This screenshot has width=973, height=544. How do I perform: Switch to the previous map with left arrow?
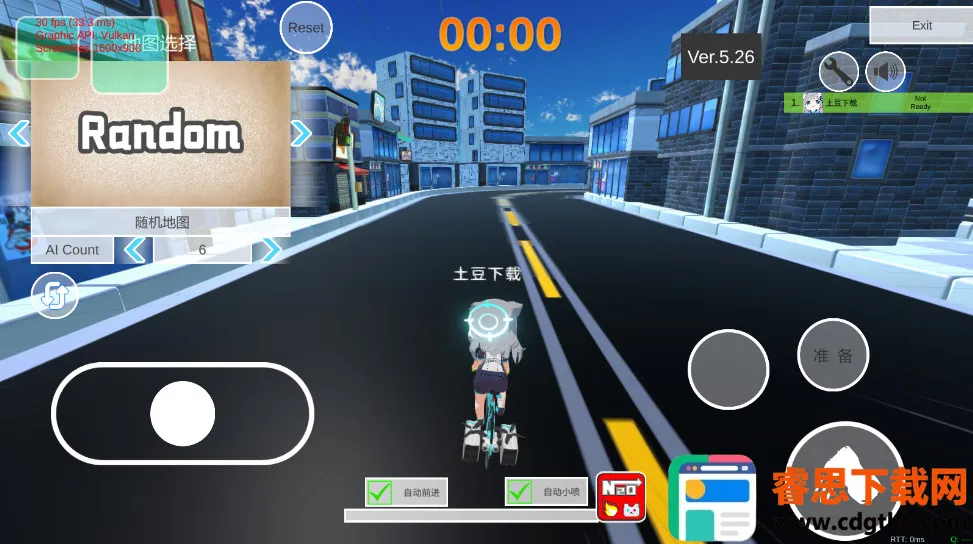18,133
